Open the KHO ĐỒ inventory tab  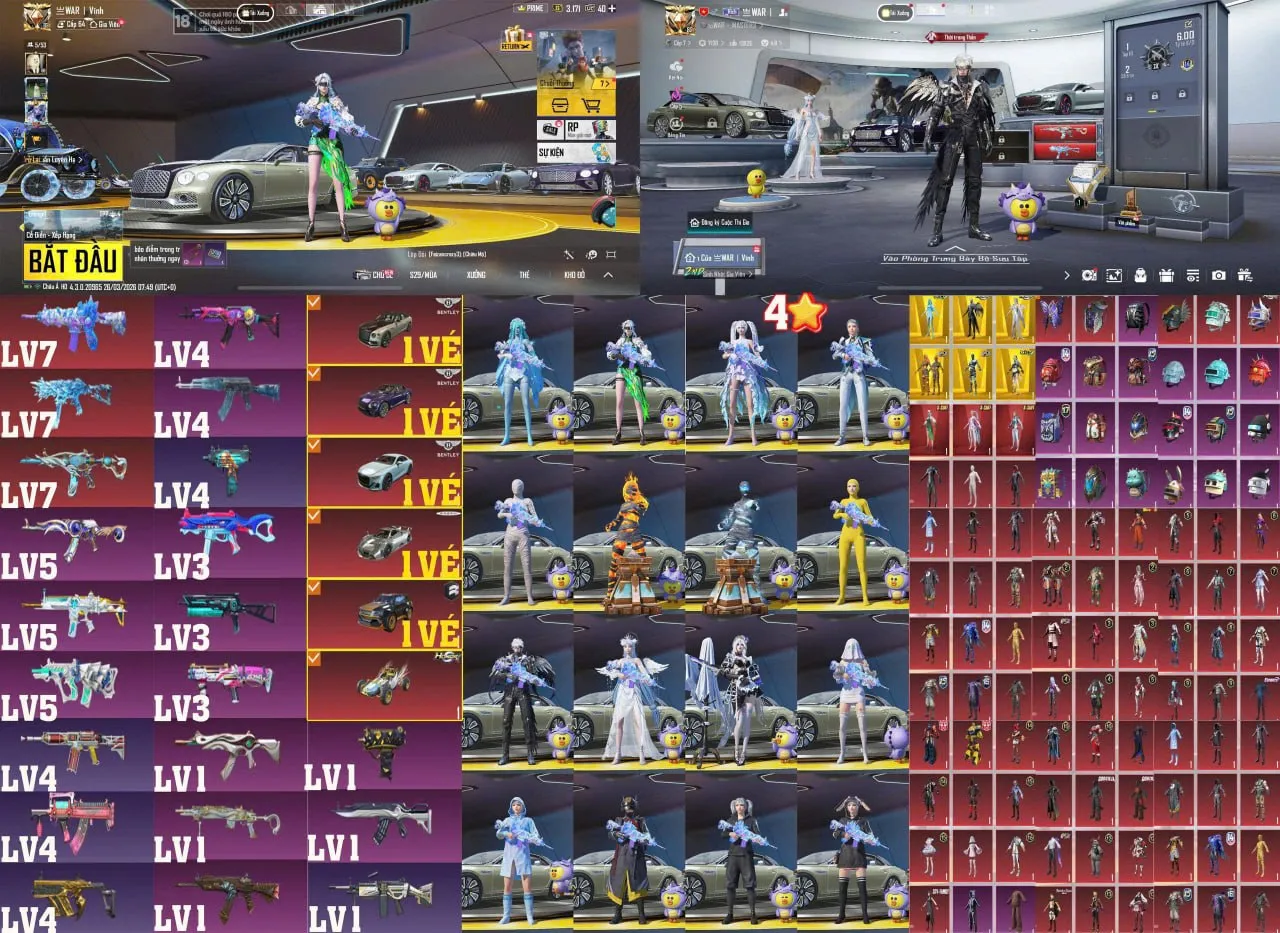coord(574,274)
